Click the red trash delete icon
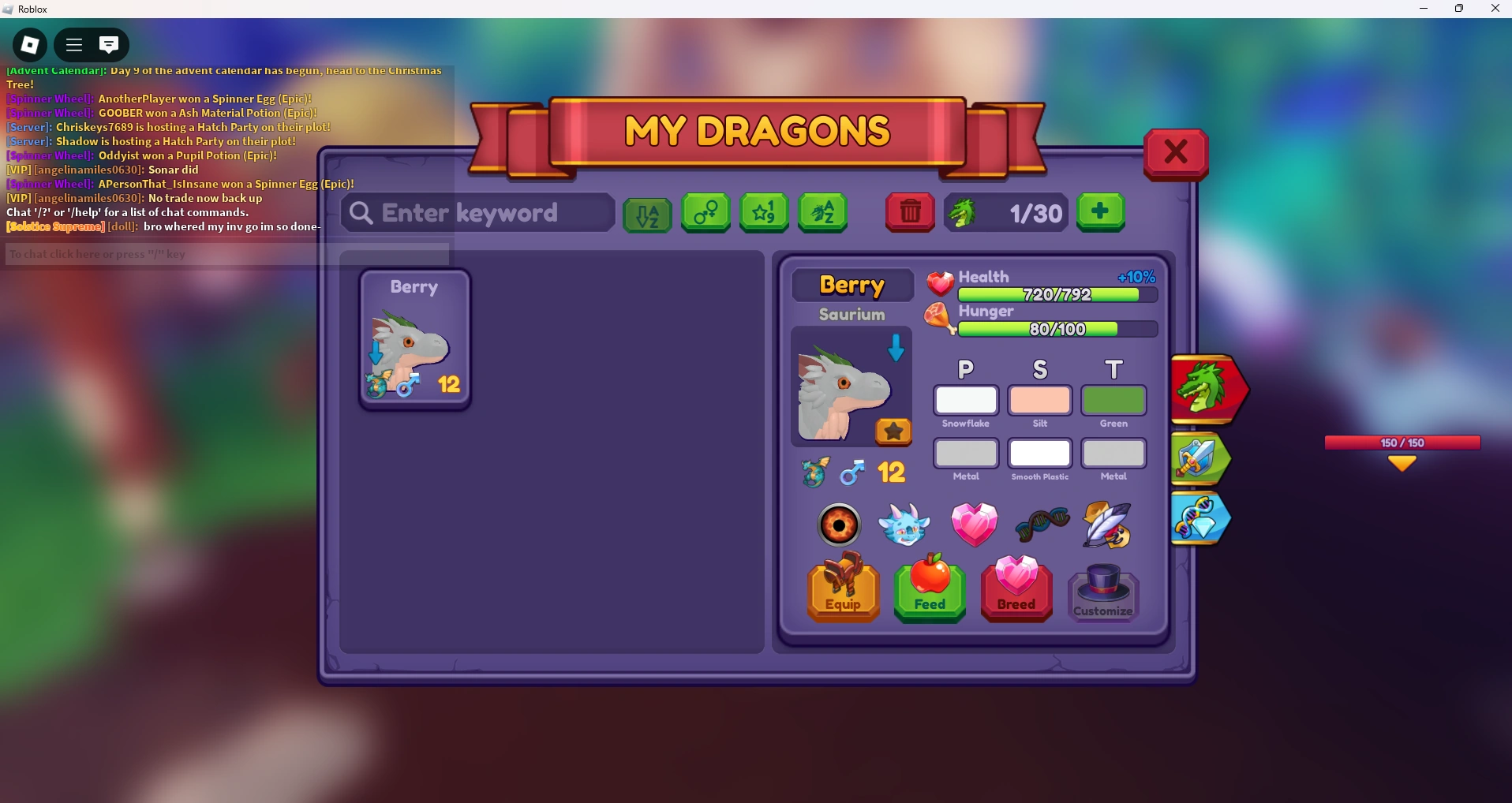This screenshot has width=1512, height=803. point(911,213)
